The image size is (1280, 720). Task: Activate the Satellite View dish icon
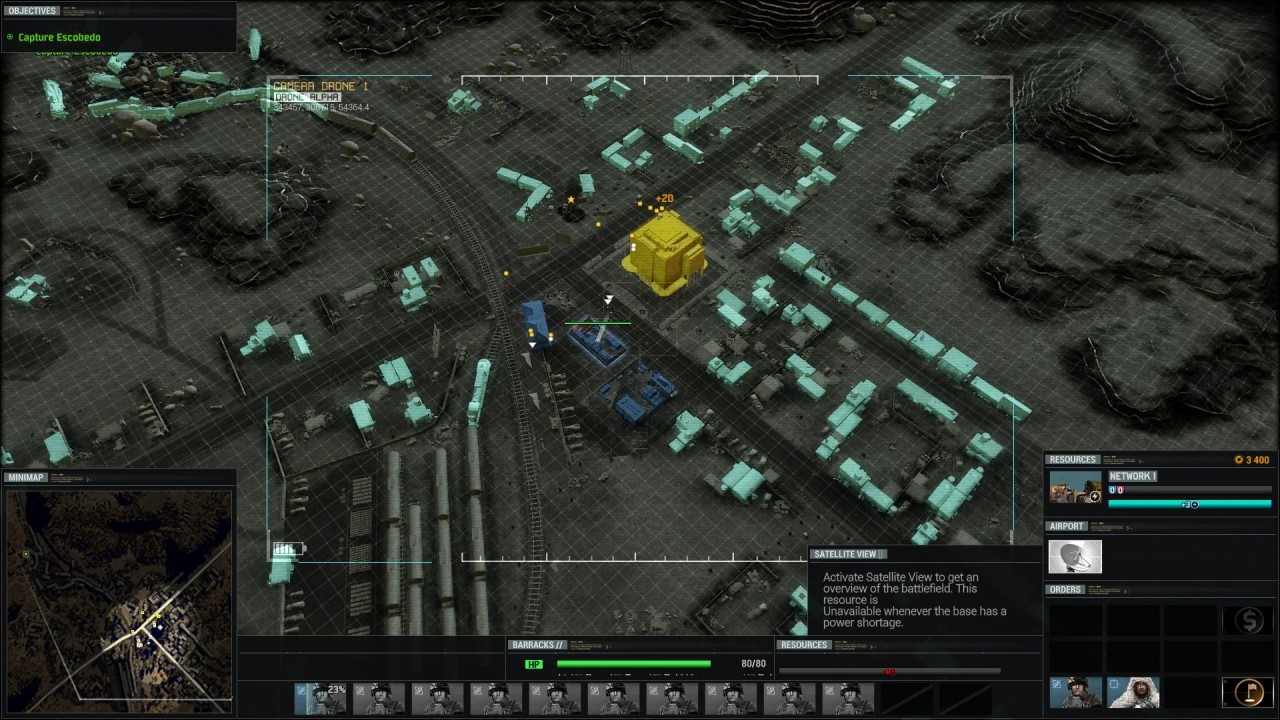pyautogui.click(x=1075, y=557)
